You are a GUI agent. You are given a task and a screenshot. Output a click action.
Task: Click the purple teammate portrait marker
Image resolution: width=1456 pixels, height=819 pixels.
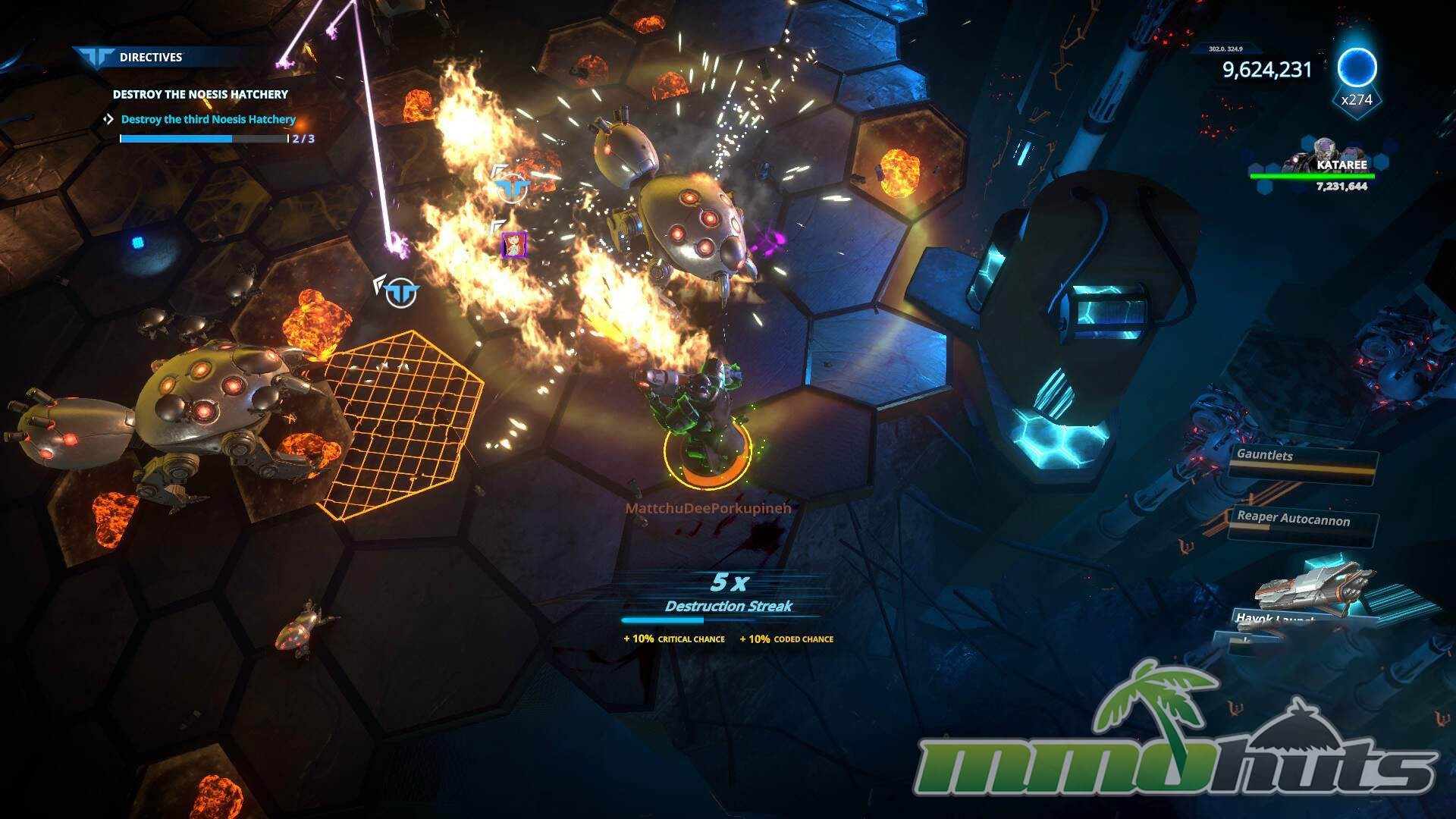[513, 244]
